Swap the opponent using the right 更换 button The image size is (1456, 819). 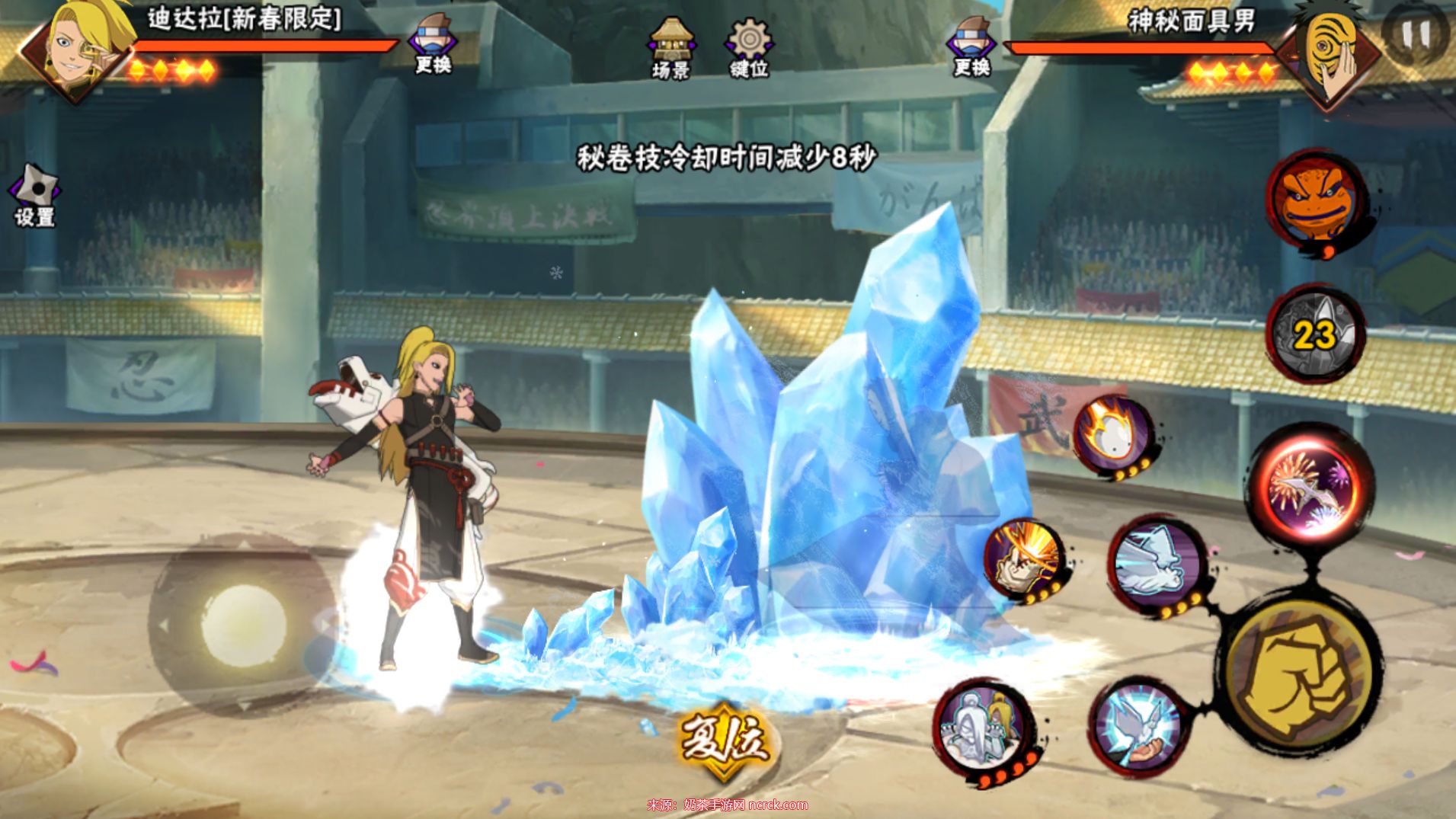point(971,46)
